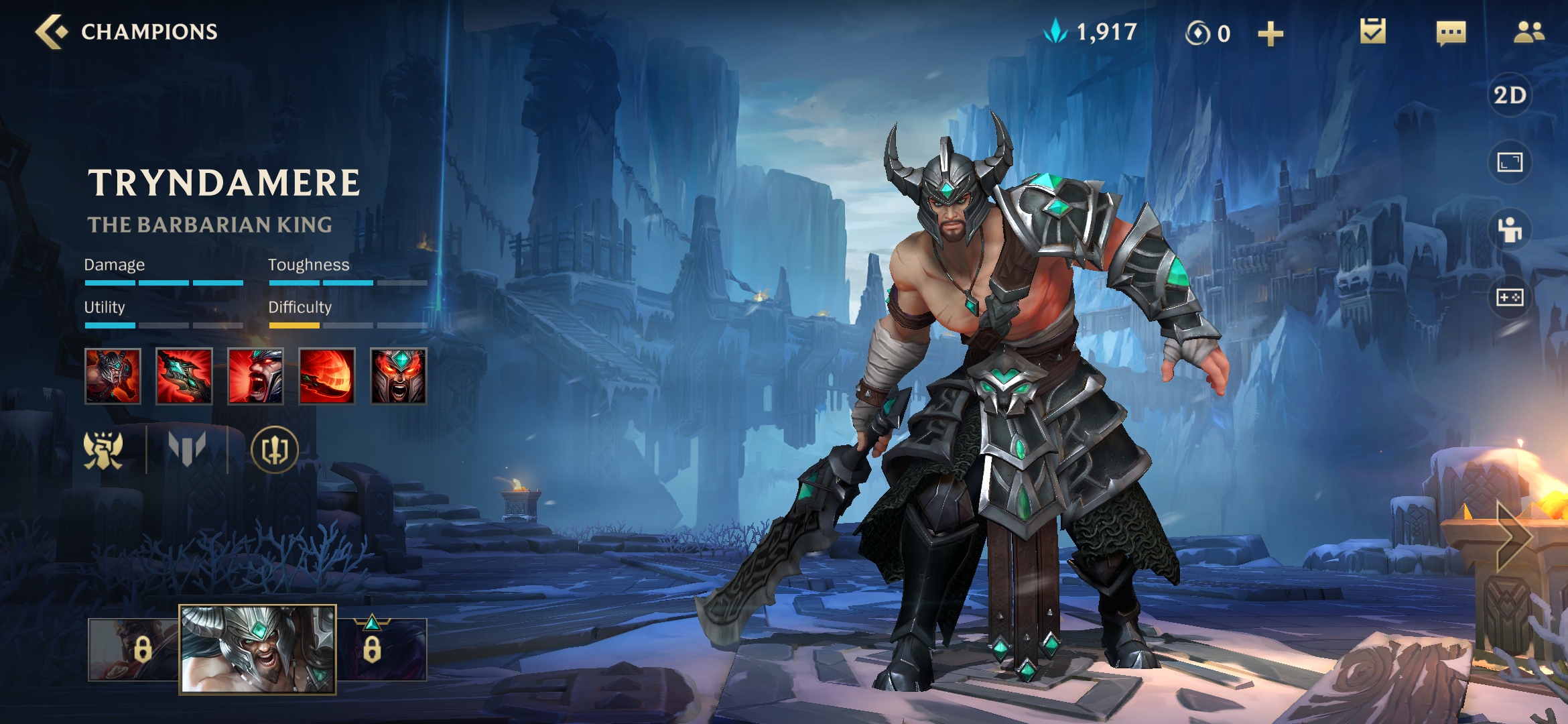Open the chat speech bubble
1568x724 pixels.
click(1451, 33)
